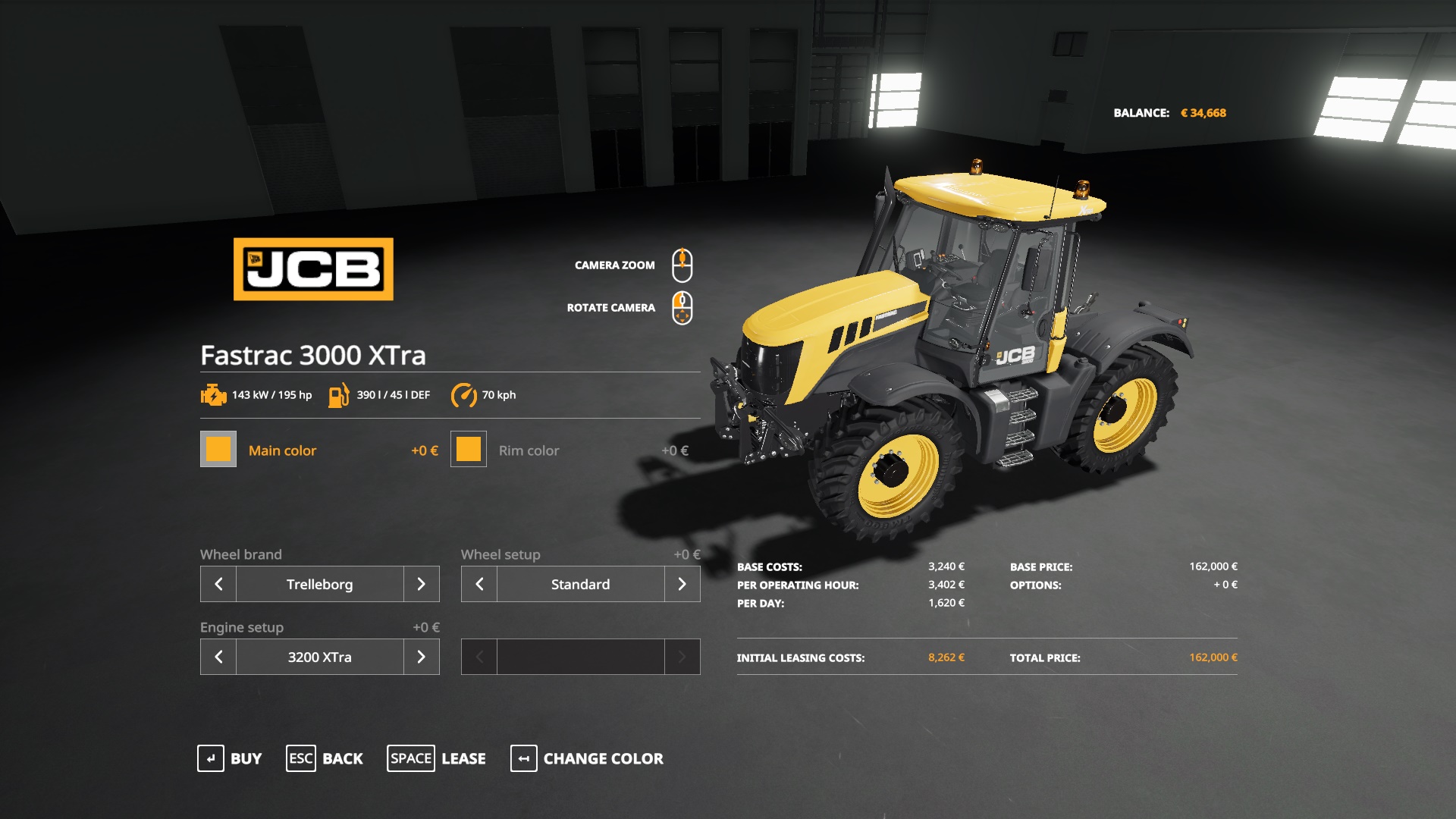Click the JCB brand logo
The image size is (1456, 819).
point(313,268)
